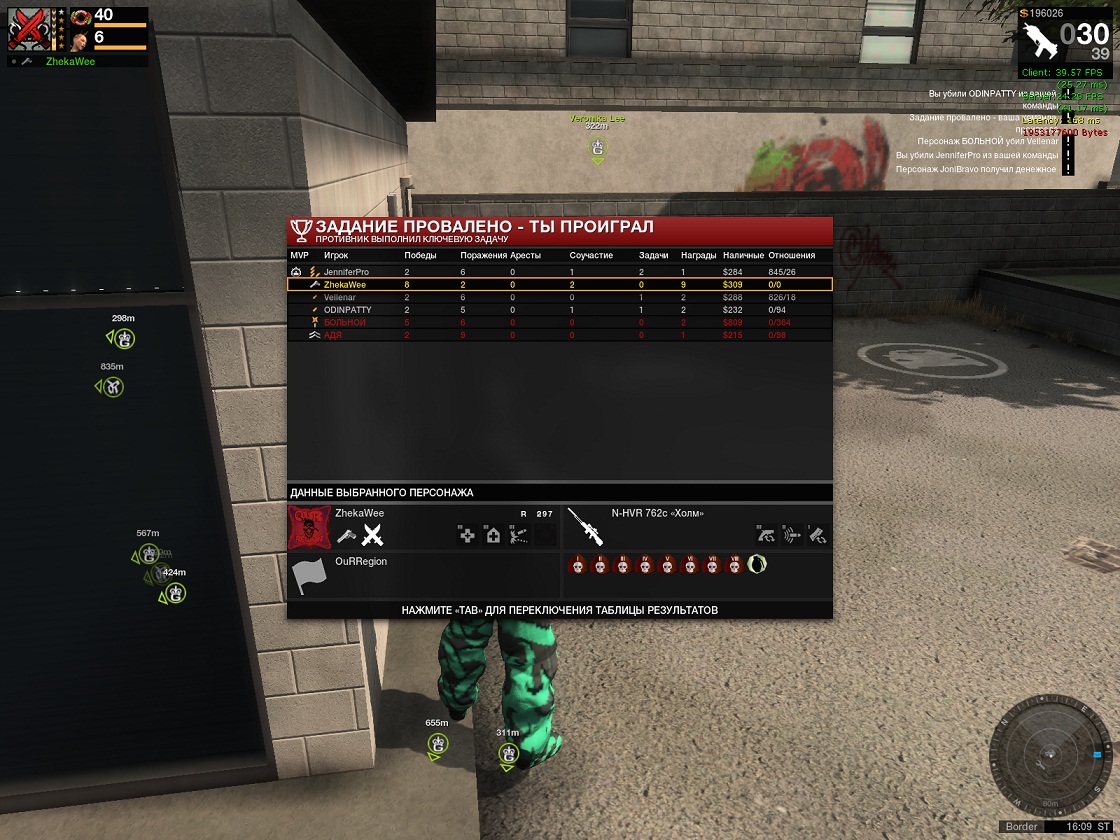This screenshot has height=840, width=1120.
Task: Click the Победы column header
Action: [420, 256]
